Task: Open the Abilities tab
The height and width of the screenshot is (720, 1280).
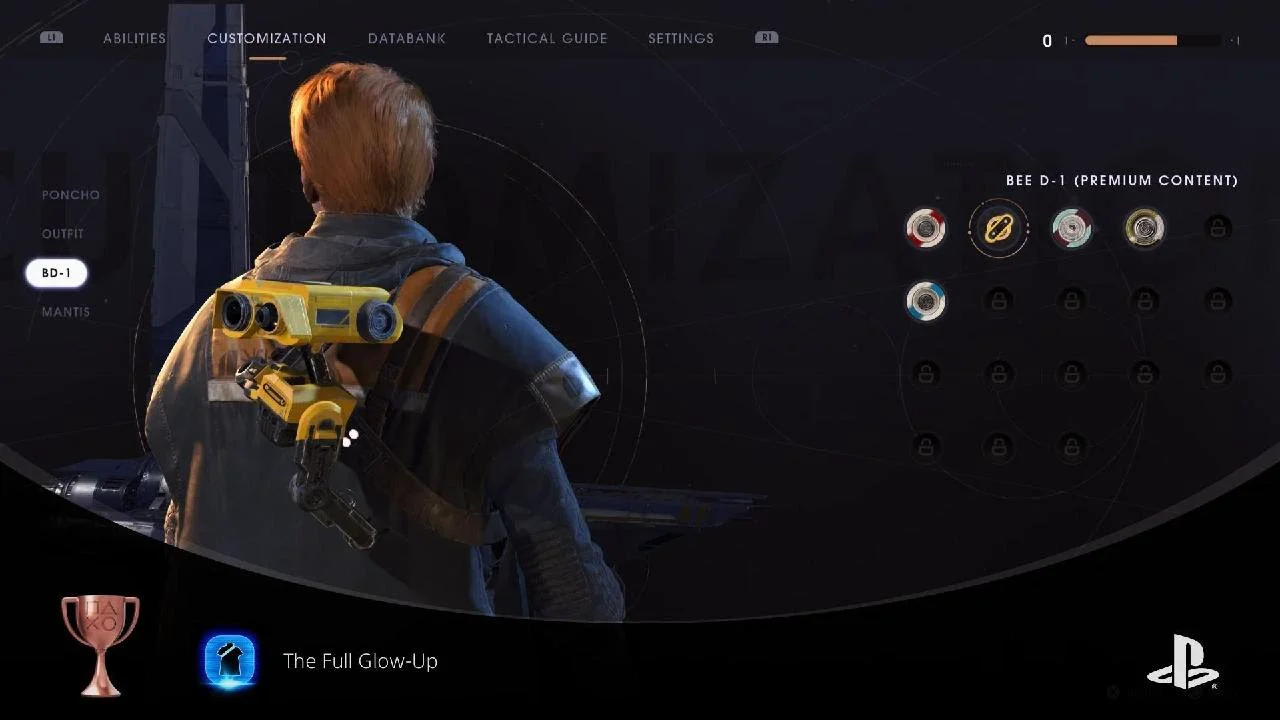Action: [x=134, y=38]
